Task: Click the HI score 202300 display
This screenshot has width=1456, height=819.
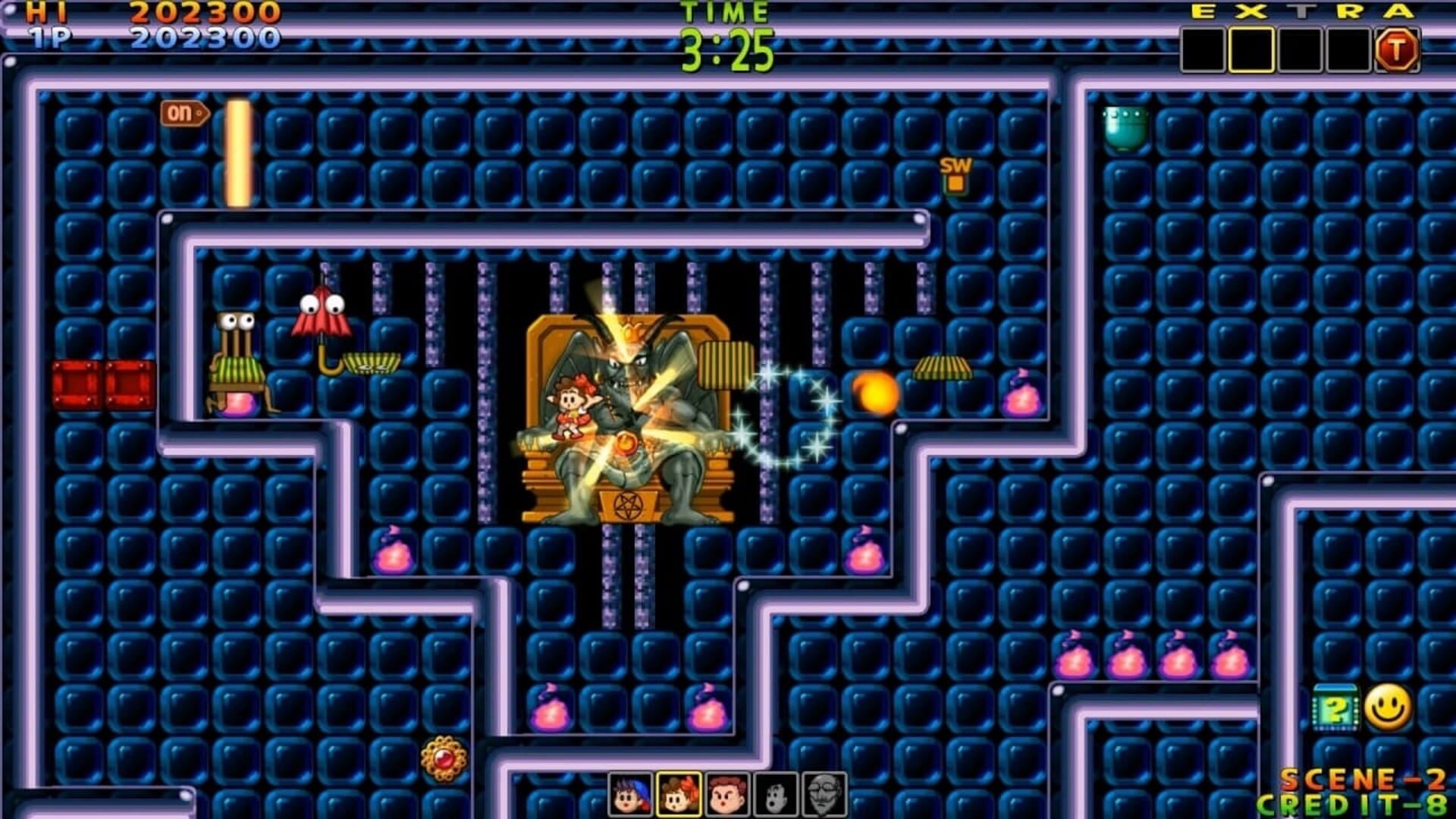Action: (205, 12)
